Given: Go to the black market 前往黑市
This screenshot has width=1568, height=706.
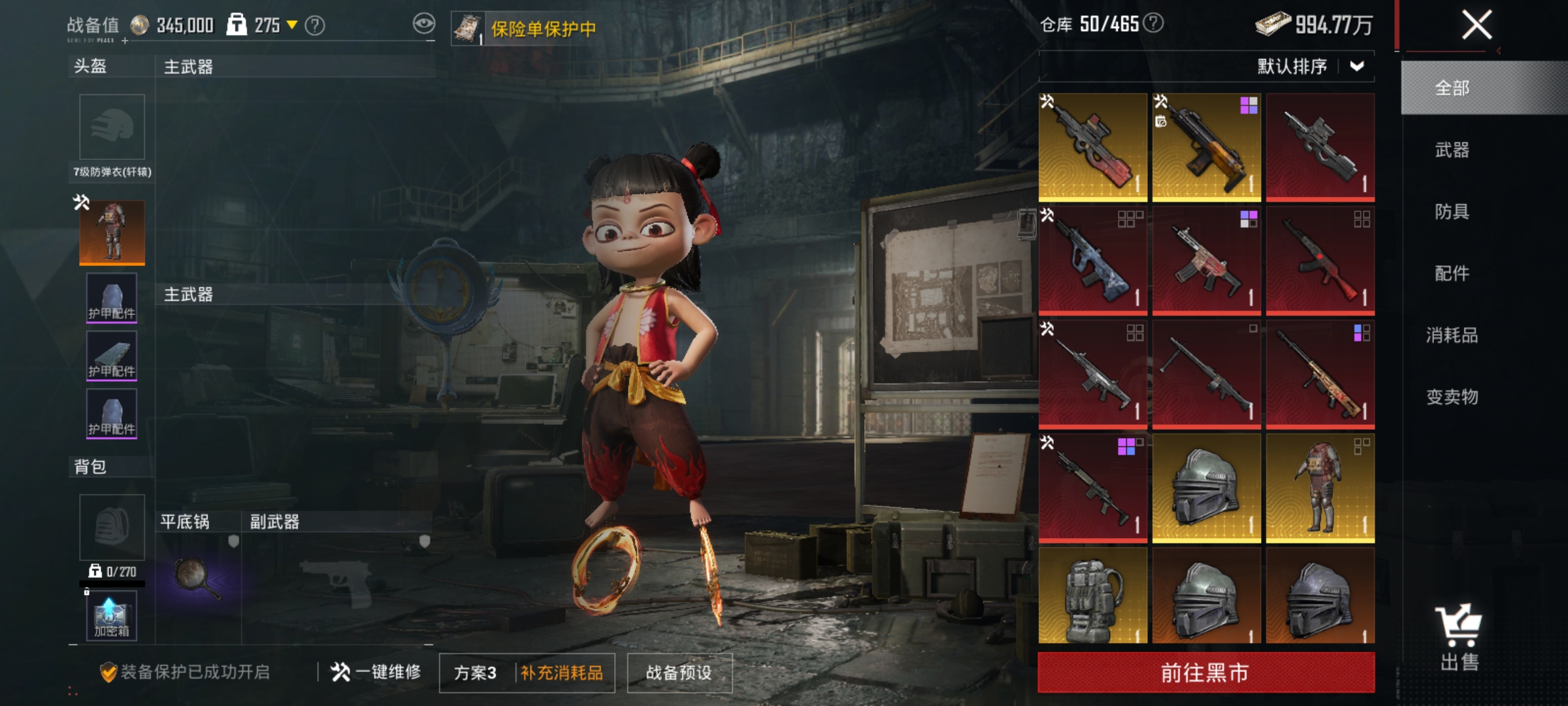Looking at the screenshot, I should click(x=1205, y=673).
